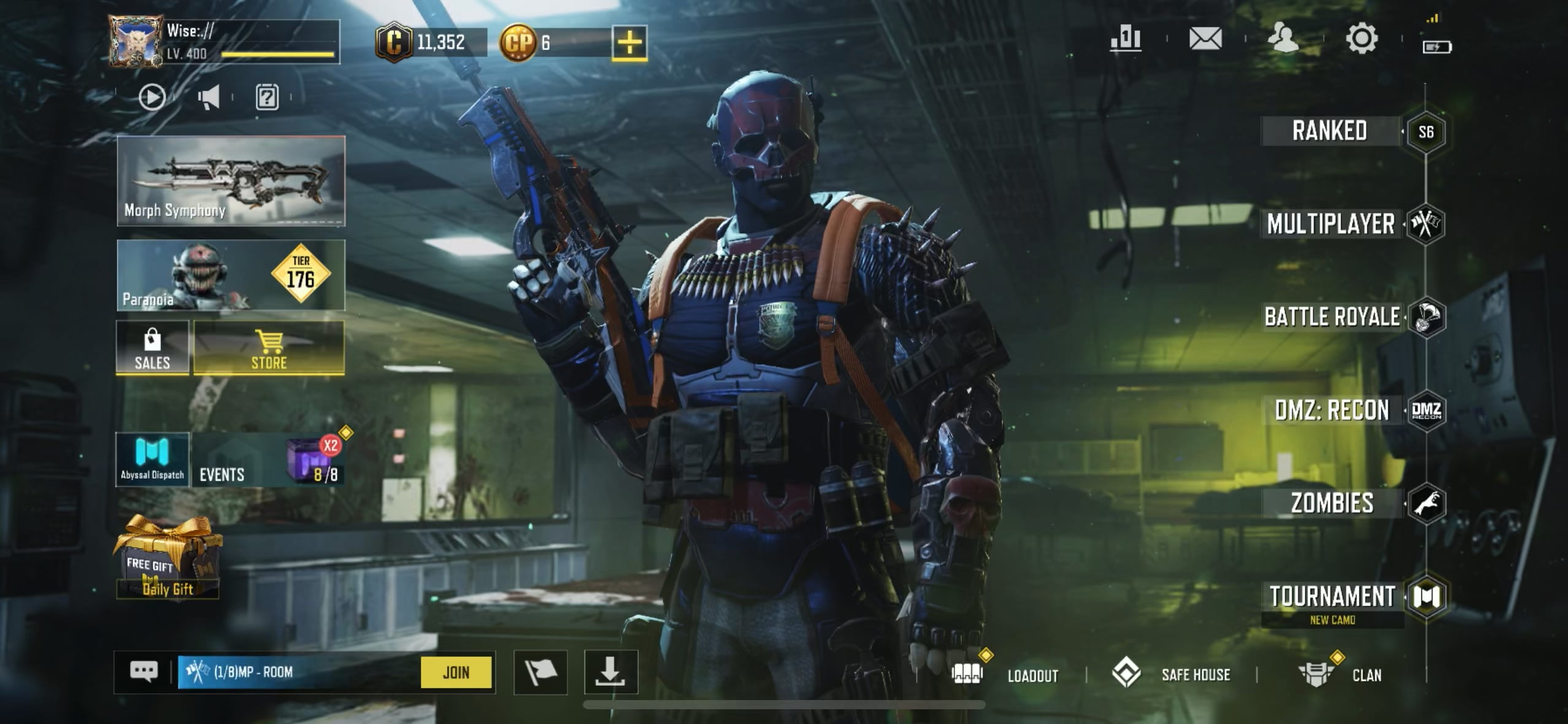Viewport: 1568px width, 724px height.
Task: Open the Ranked mode menu
Action: 1329,131
